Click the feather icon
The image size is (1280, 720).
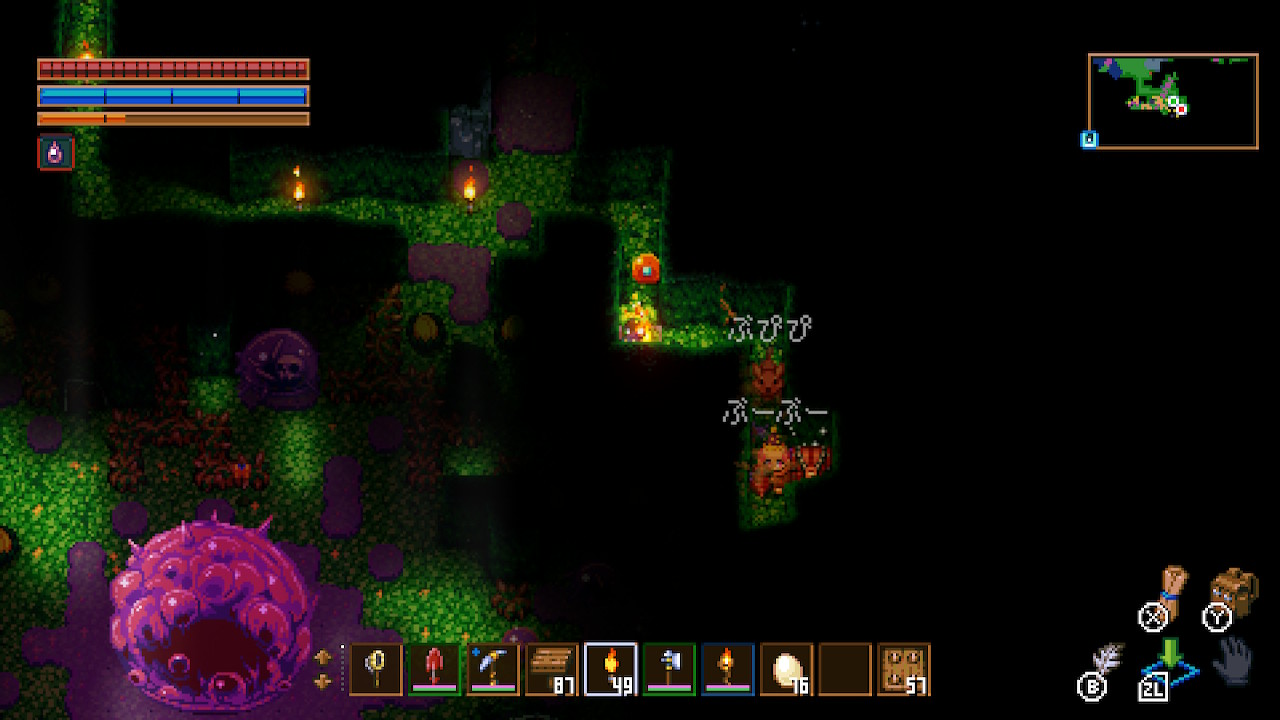click(1106, 663)
